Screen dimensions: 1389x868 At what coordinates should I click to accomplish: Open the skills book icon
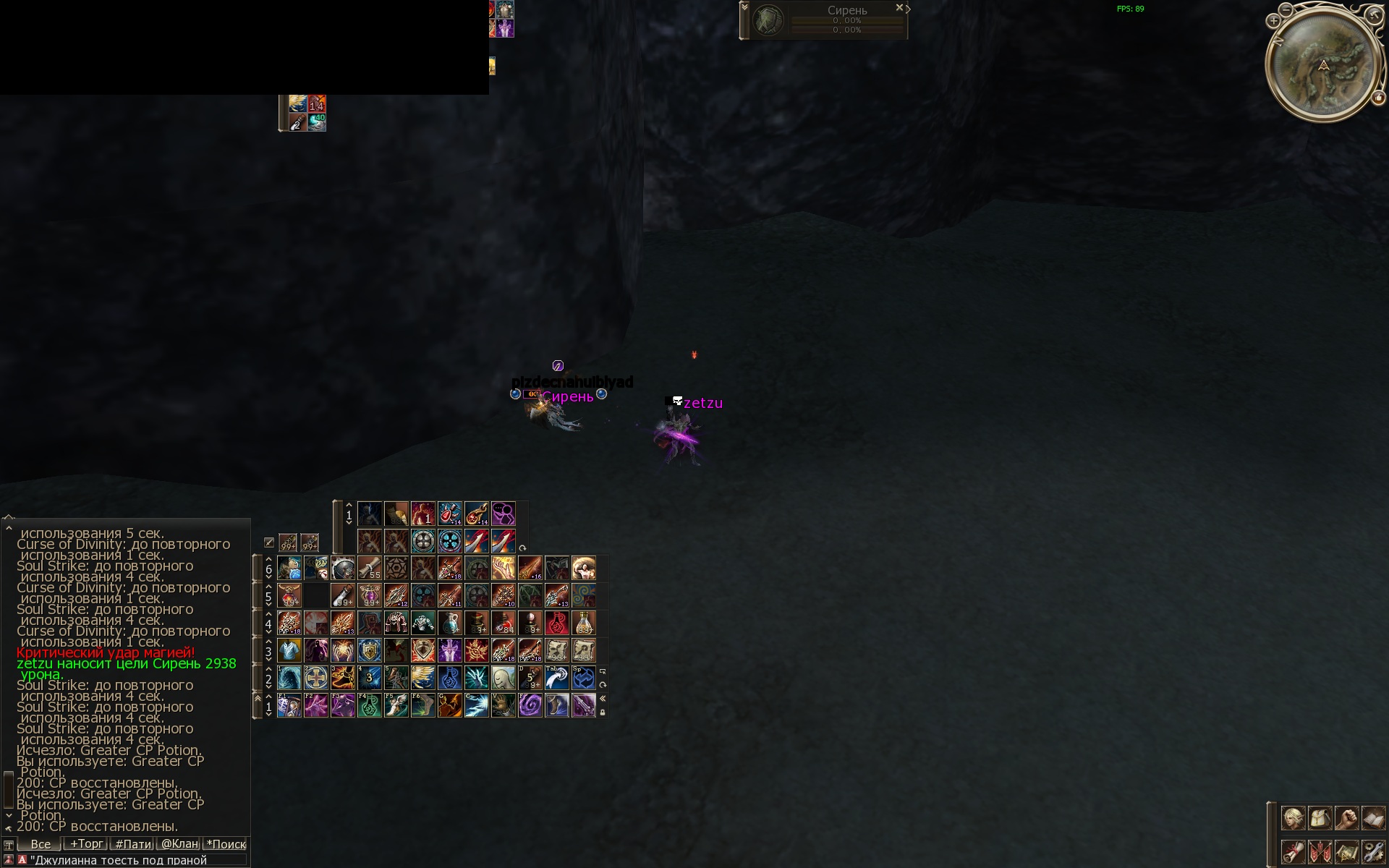[1372, 818]
